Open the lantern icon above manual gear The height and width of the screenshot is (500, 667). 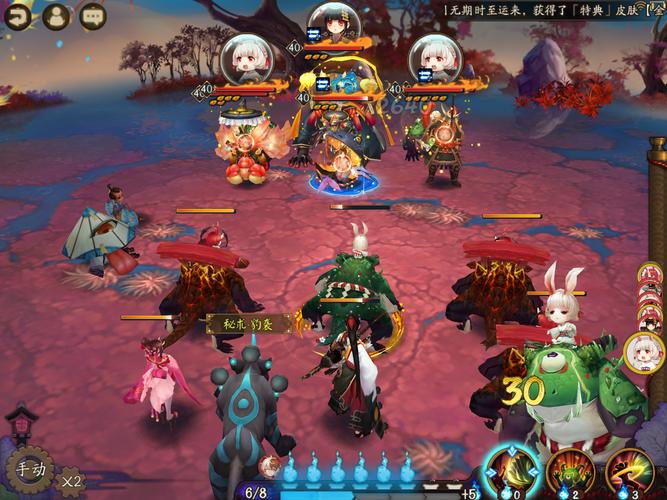coord(20,426)
